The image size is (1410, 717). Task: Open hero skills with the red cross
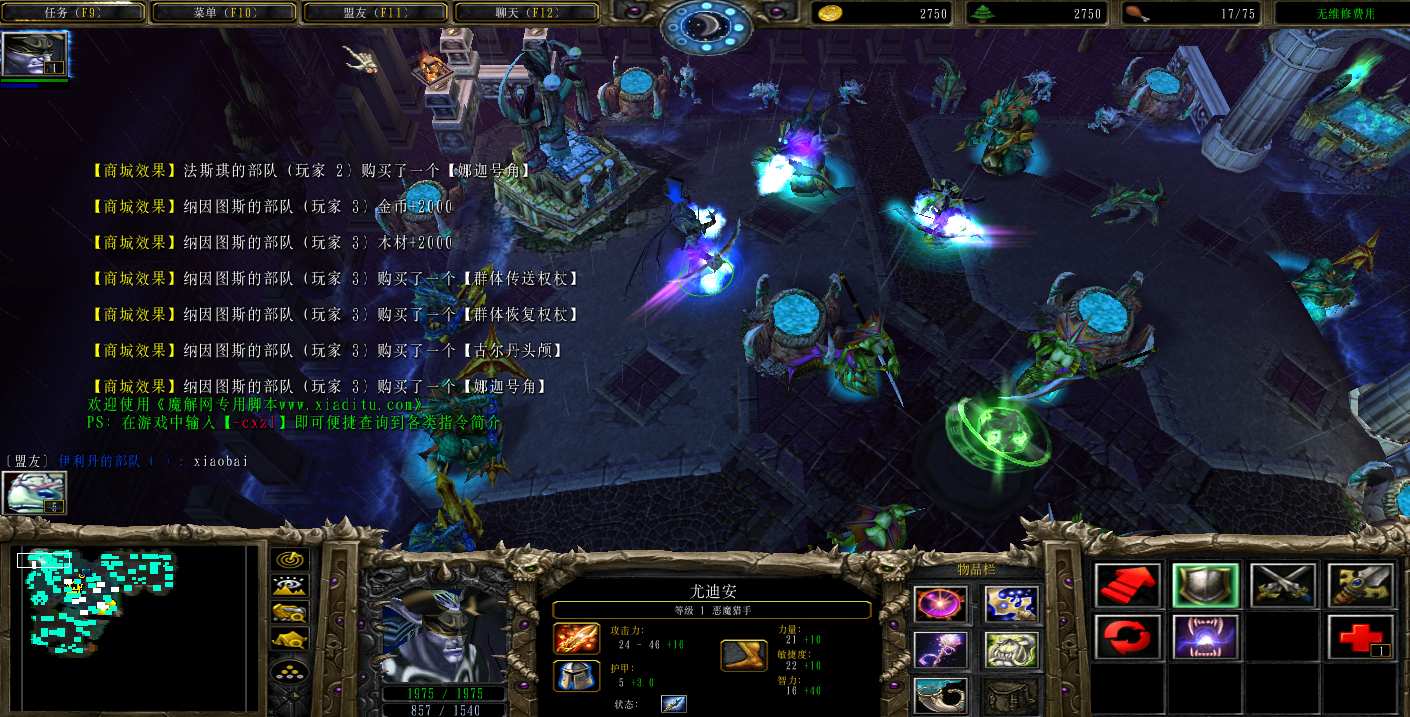tap(1360, 637)
